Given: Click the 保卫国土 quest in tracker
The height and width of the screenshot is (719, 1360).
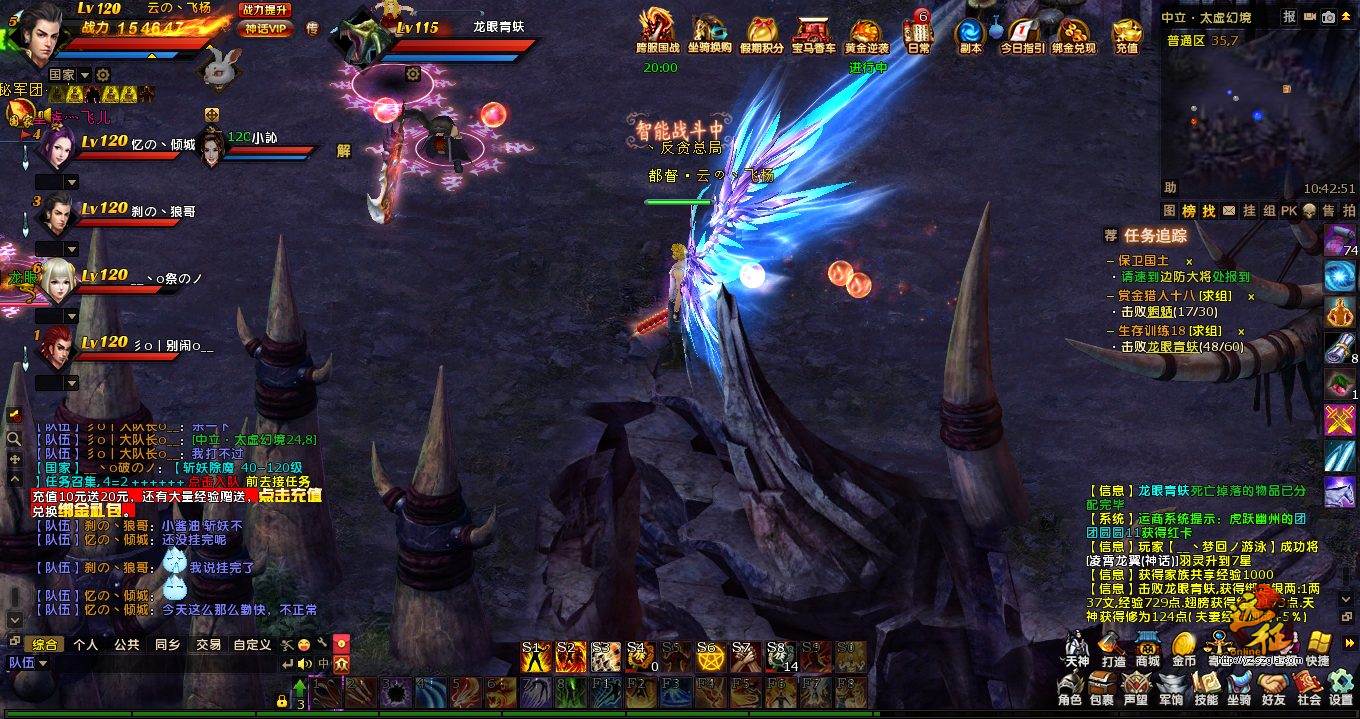Looking at the screenshot, I should point(1143,260).
